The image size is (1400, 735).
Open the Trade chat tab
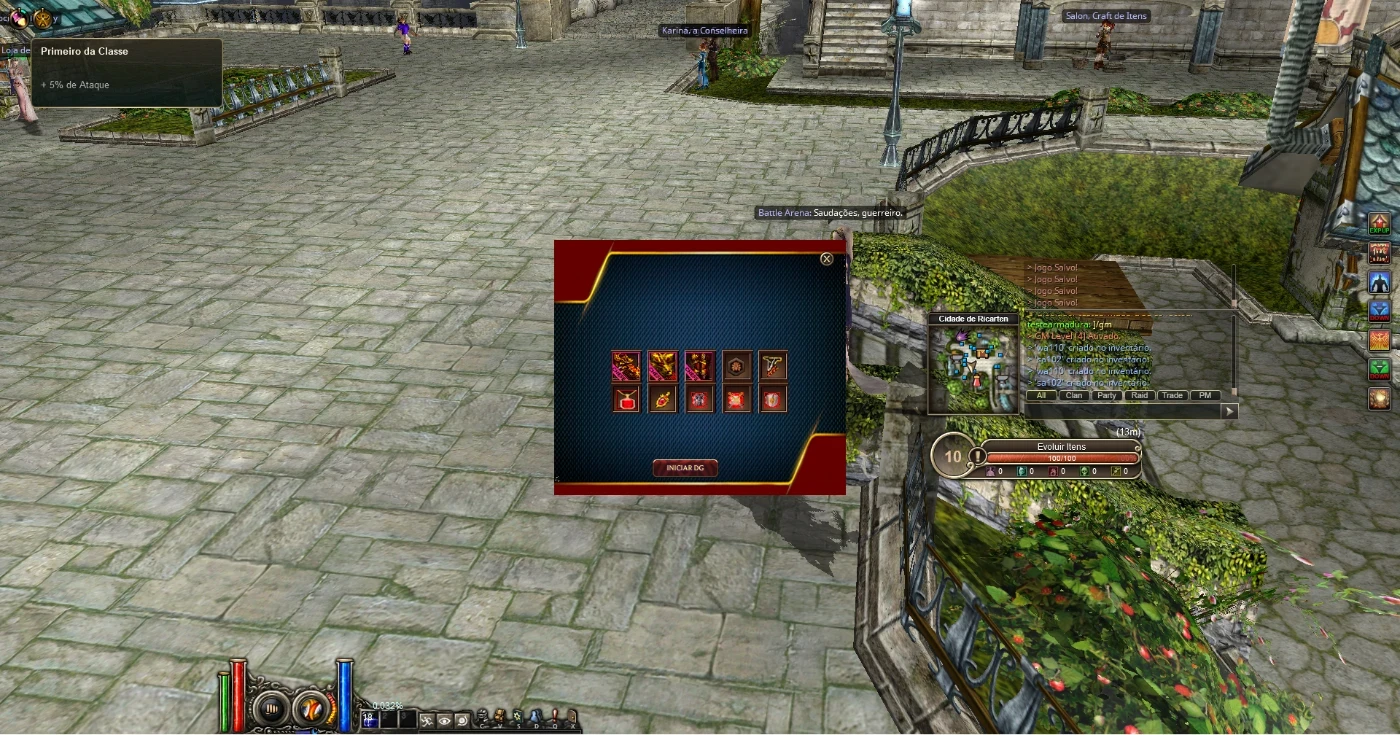1172,395
